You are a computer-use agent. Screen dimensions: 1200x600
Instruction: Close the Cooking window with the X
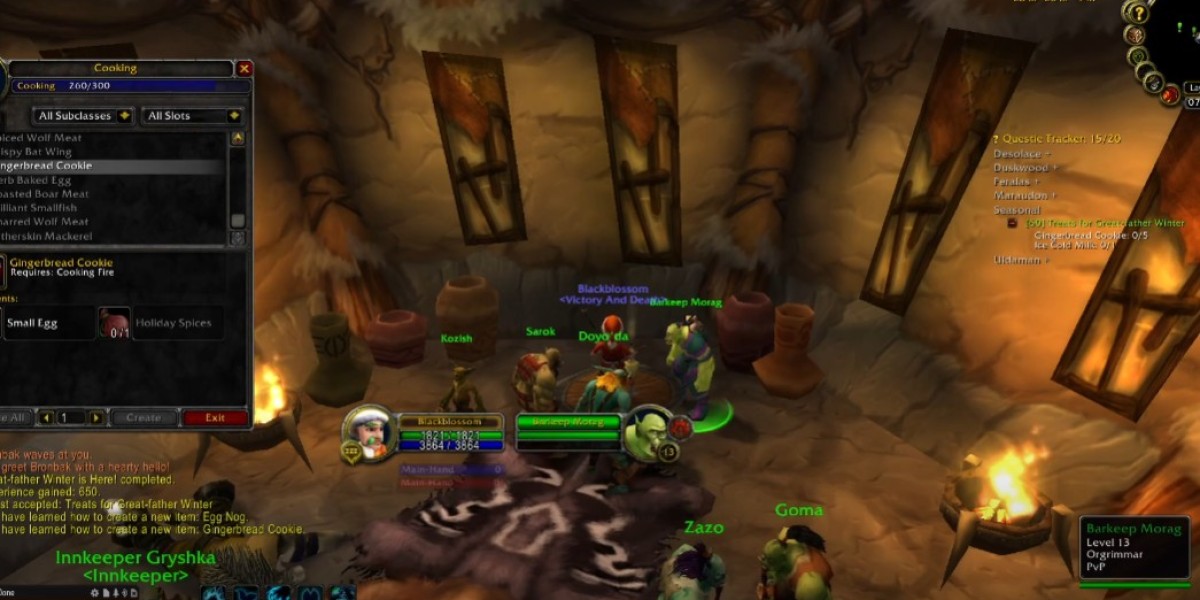pos(244,69)
